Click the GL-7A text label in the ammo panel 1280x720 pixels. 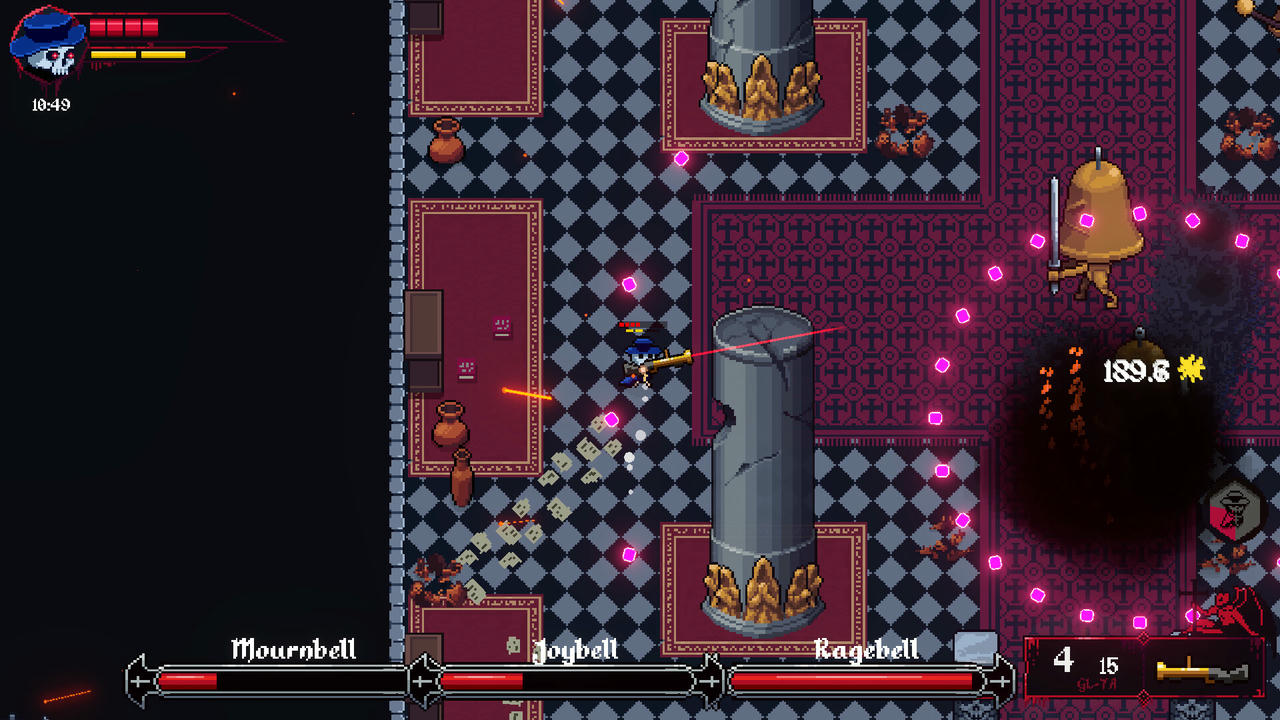(x=1097, y=684)
